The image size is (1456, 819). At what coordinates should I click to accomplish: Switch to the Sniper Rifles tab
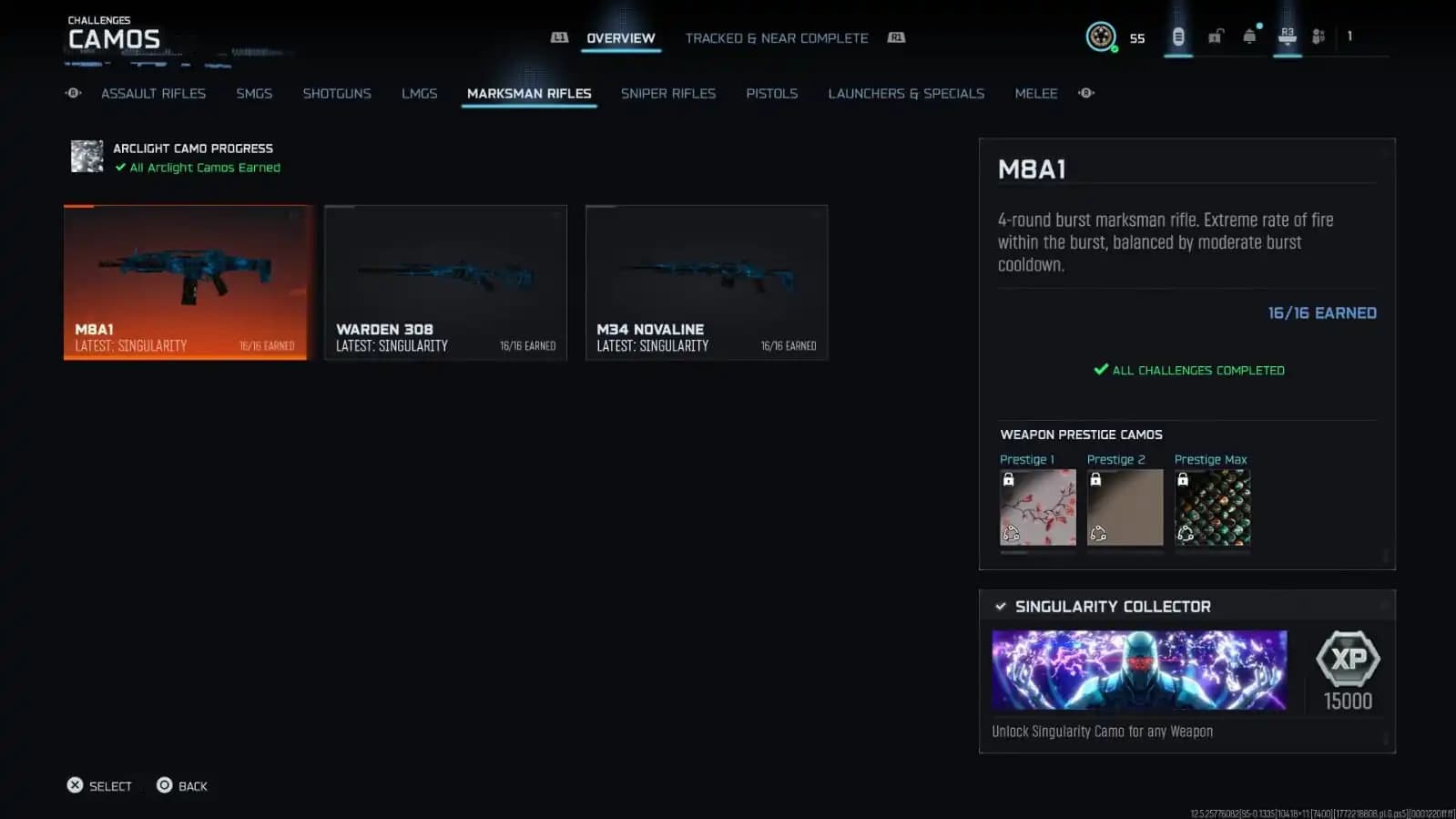[668, 93]
